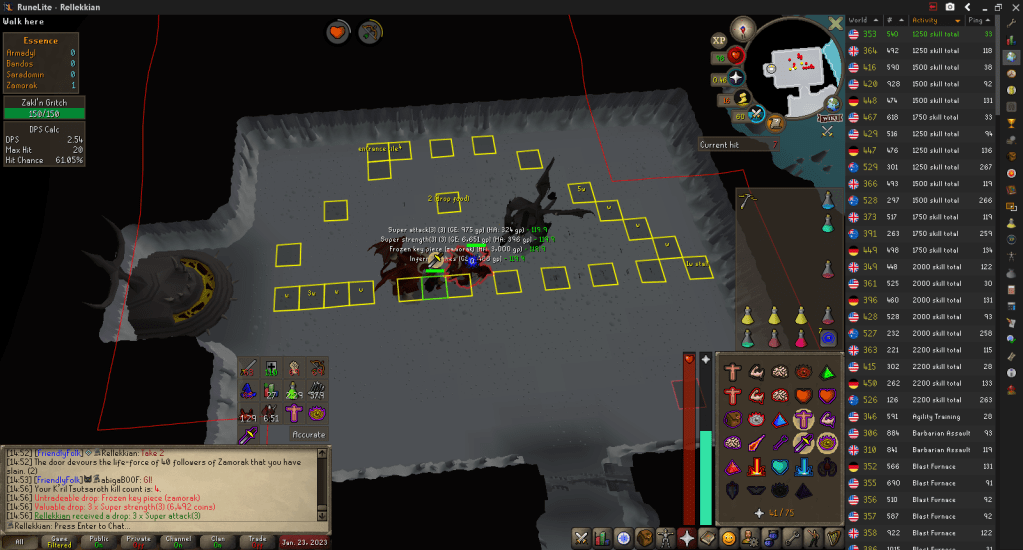This screenshot has width=1023, height=550.
Task: Take a screenshot with the camera button
Action: tap(950, 6)
